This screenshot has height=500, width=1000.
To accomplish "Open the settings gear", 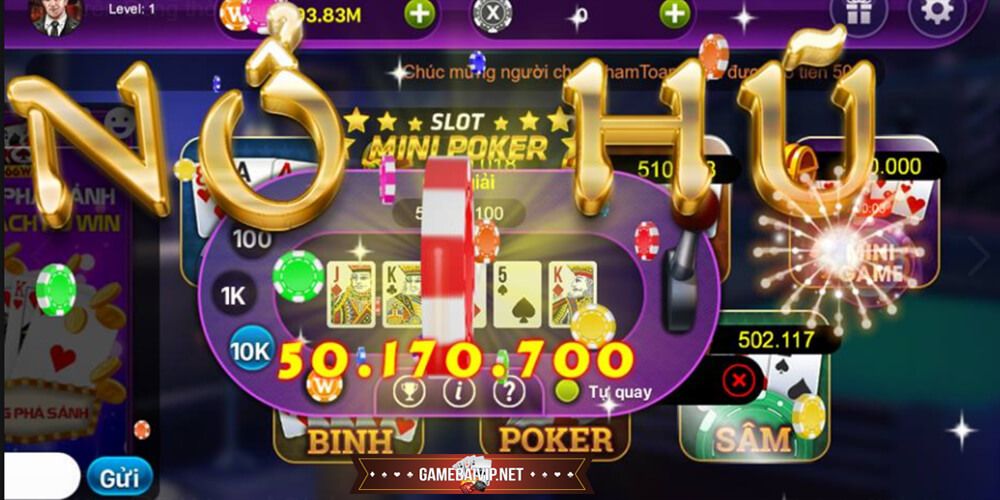I will [937, 14].
